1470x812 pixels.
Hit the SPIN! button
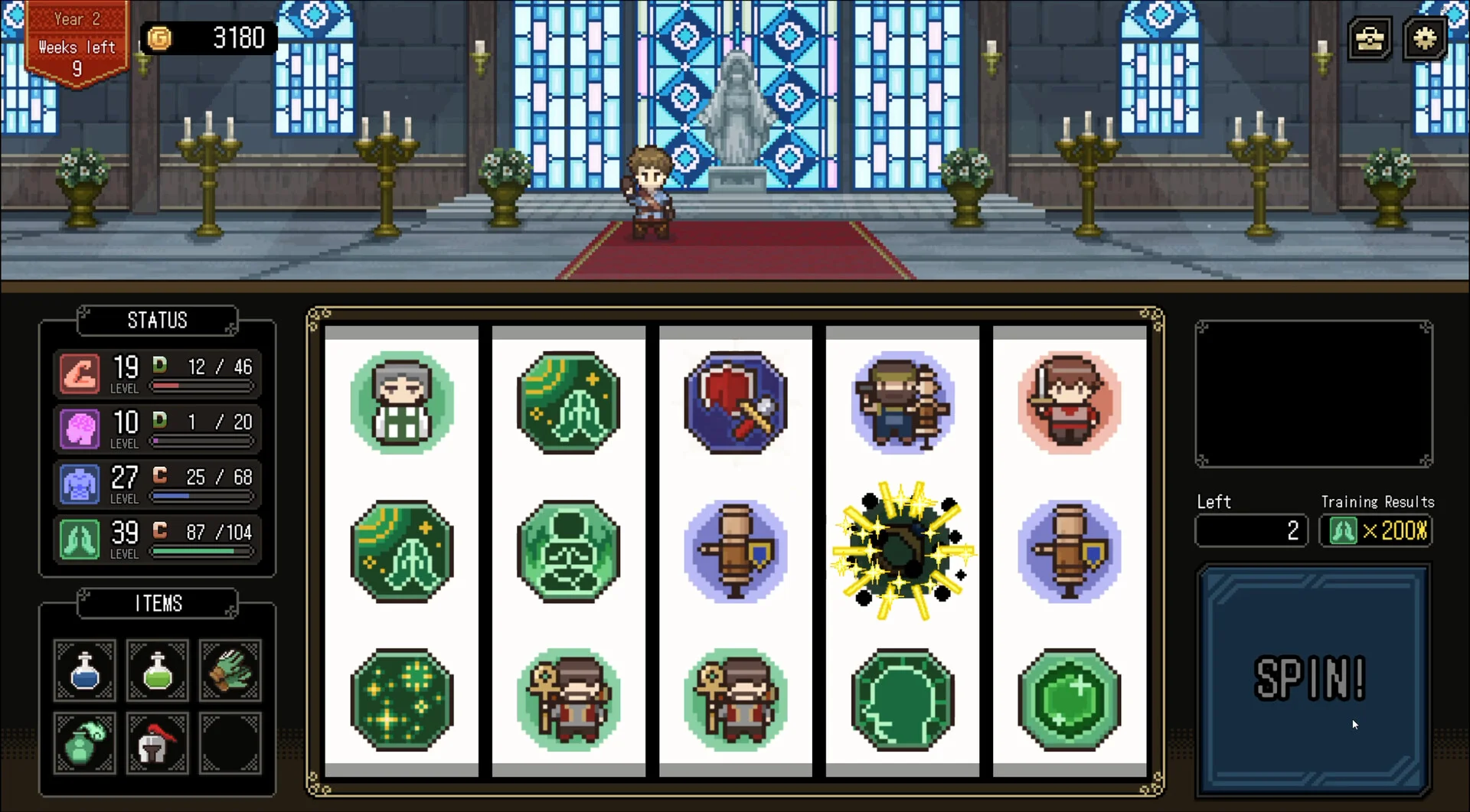tap(1312, 680)
